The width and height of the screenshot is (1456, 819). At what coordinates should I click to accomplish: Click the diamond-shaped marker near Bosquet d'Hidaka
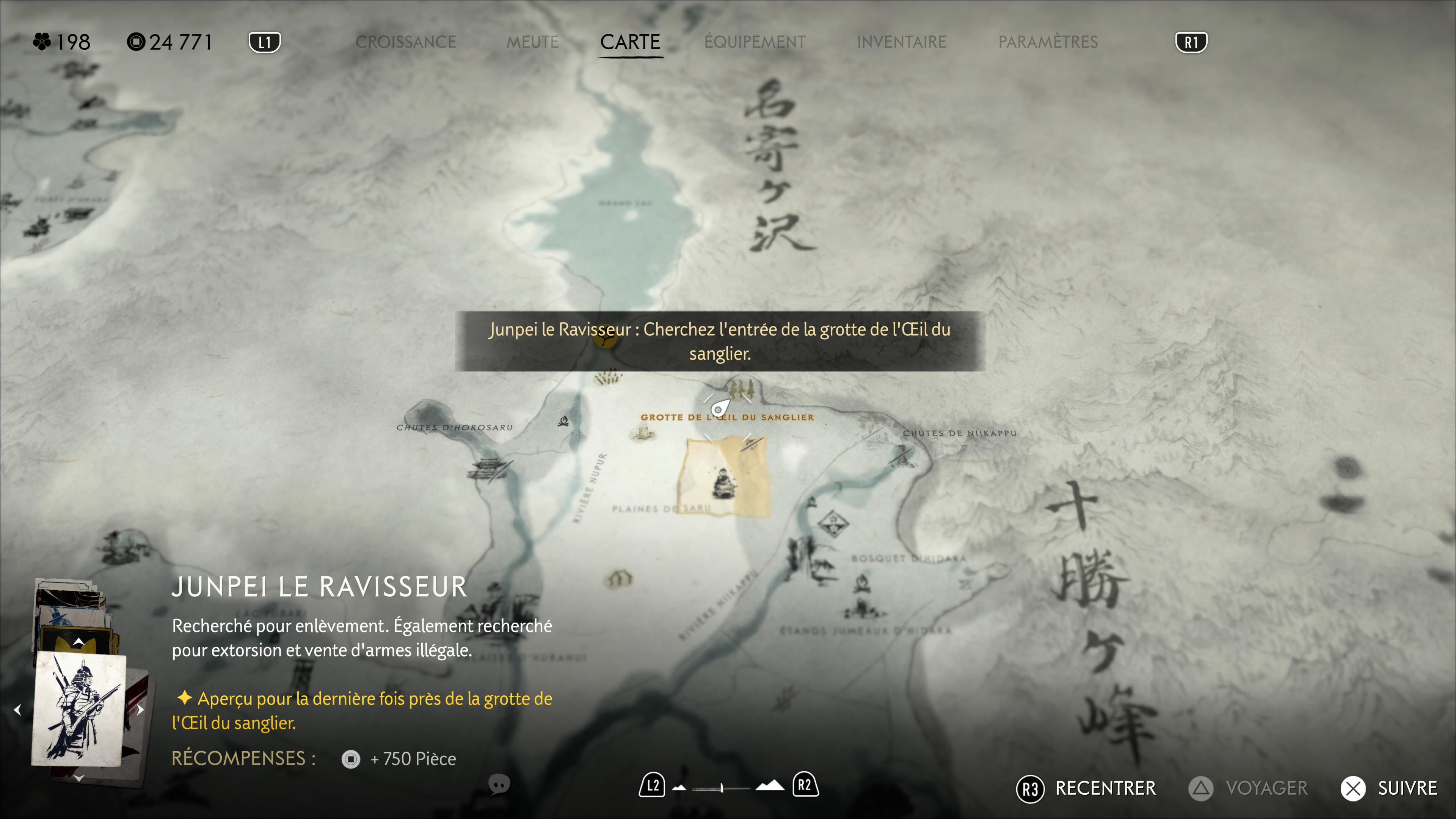[x=833, y=523]
